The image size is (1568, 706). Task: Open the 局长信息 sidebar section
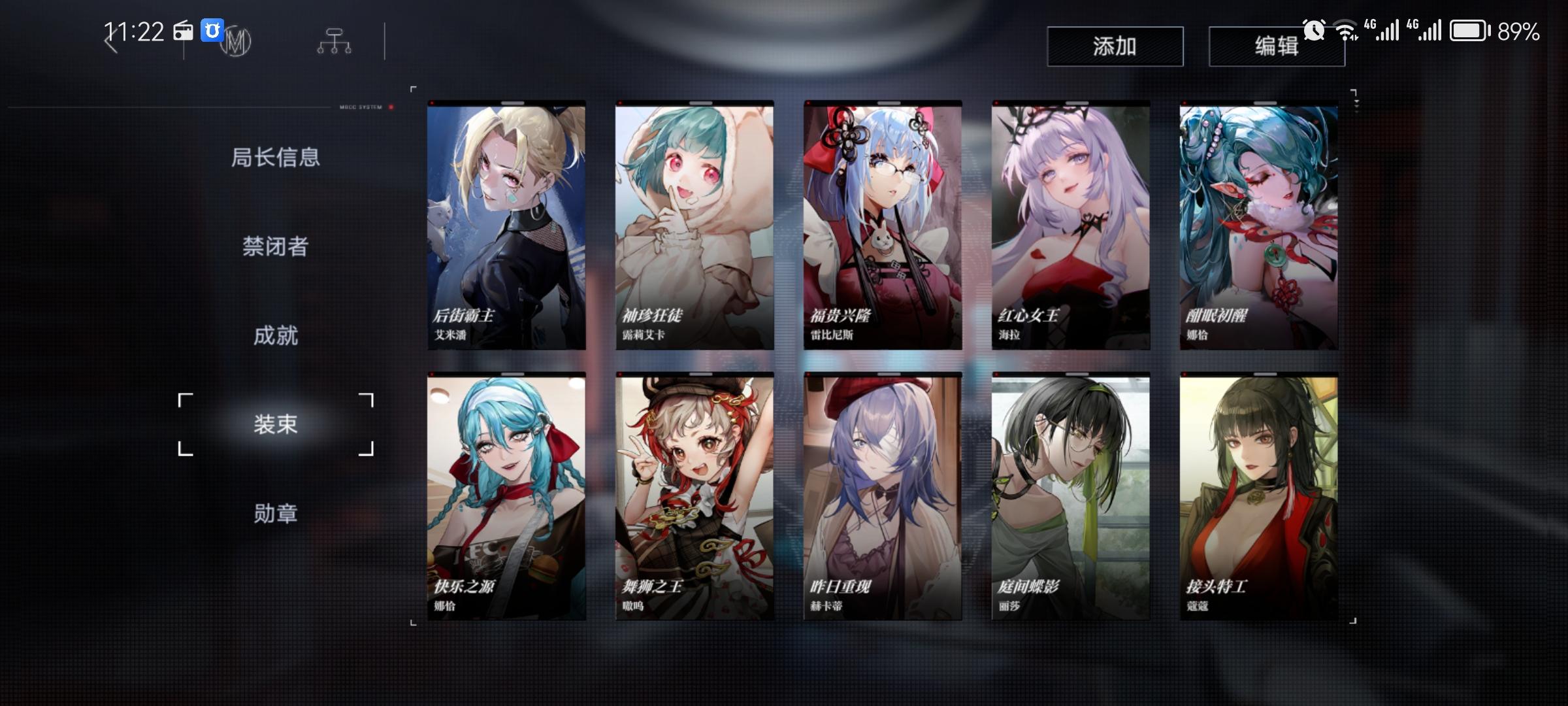coord(277,157)
